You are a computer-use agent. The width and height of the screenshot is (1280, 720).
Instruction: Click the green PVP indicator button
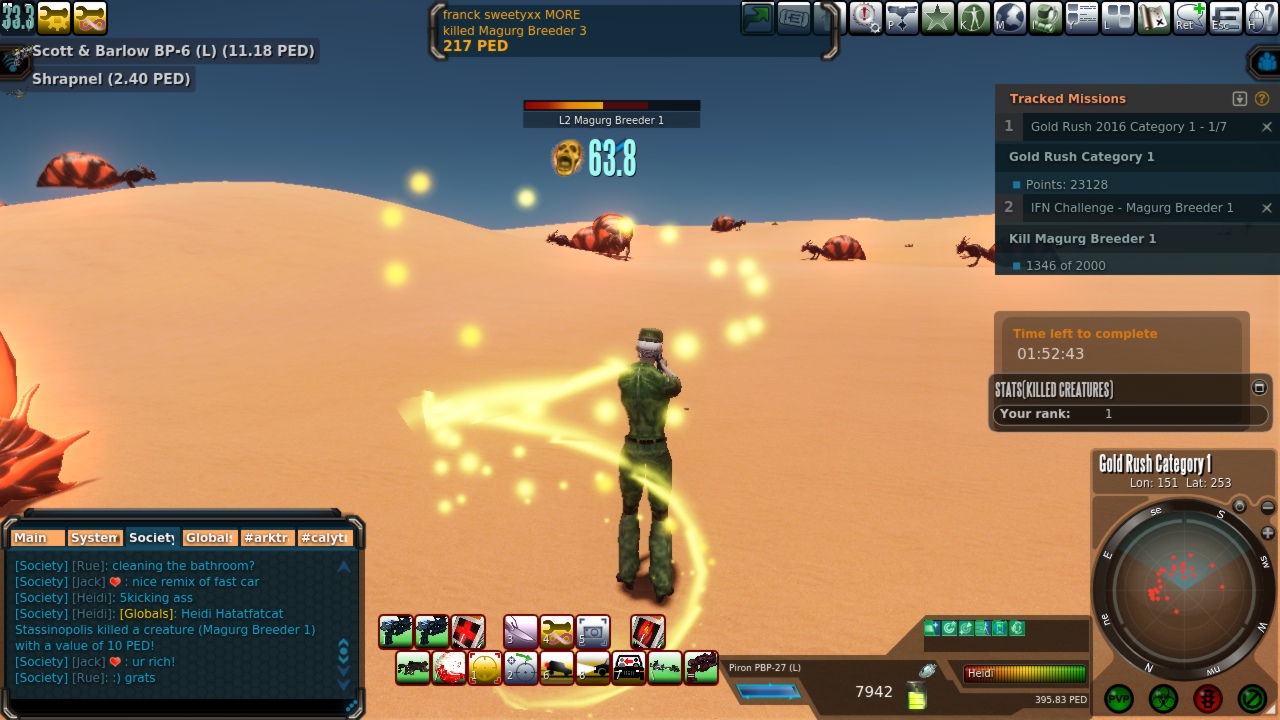(1119, 698)
